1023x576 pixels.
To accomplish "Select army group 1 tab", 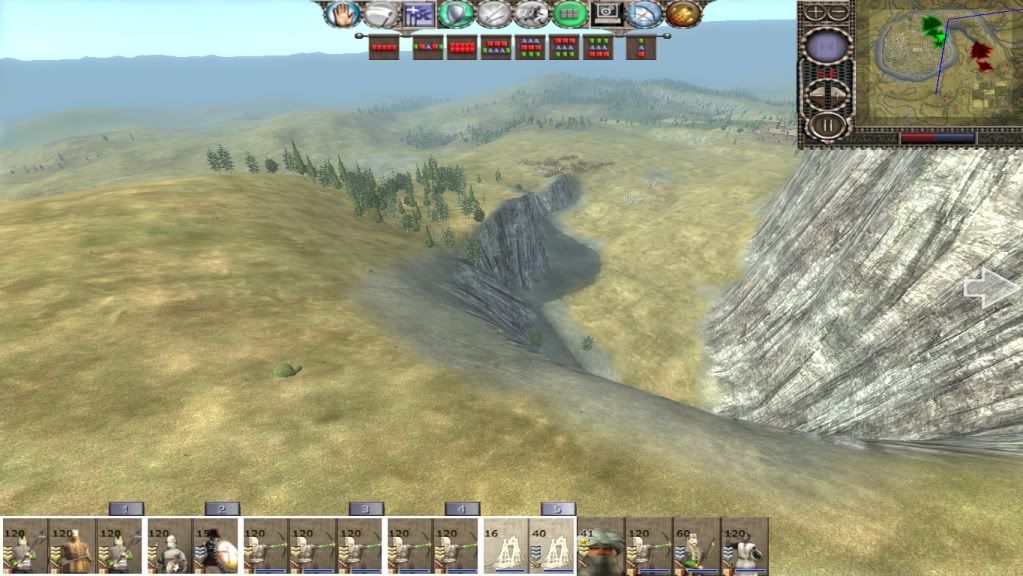I will 126,509.
